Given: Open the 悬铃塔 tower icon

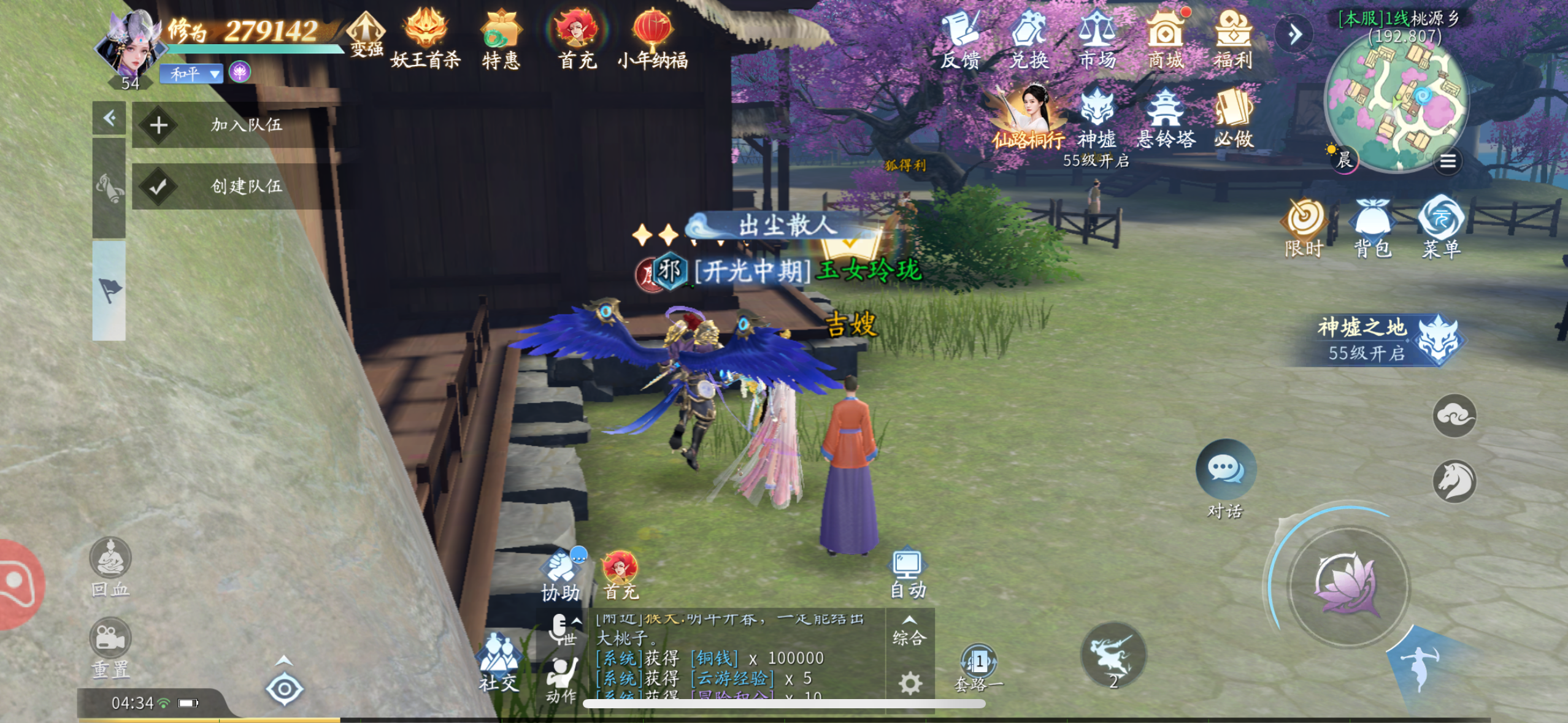Looking at the screenshot, I should [1166, 118].
